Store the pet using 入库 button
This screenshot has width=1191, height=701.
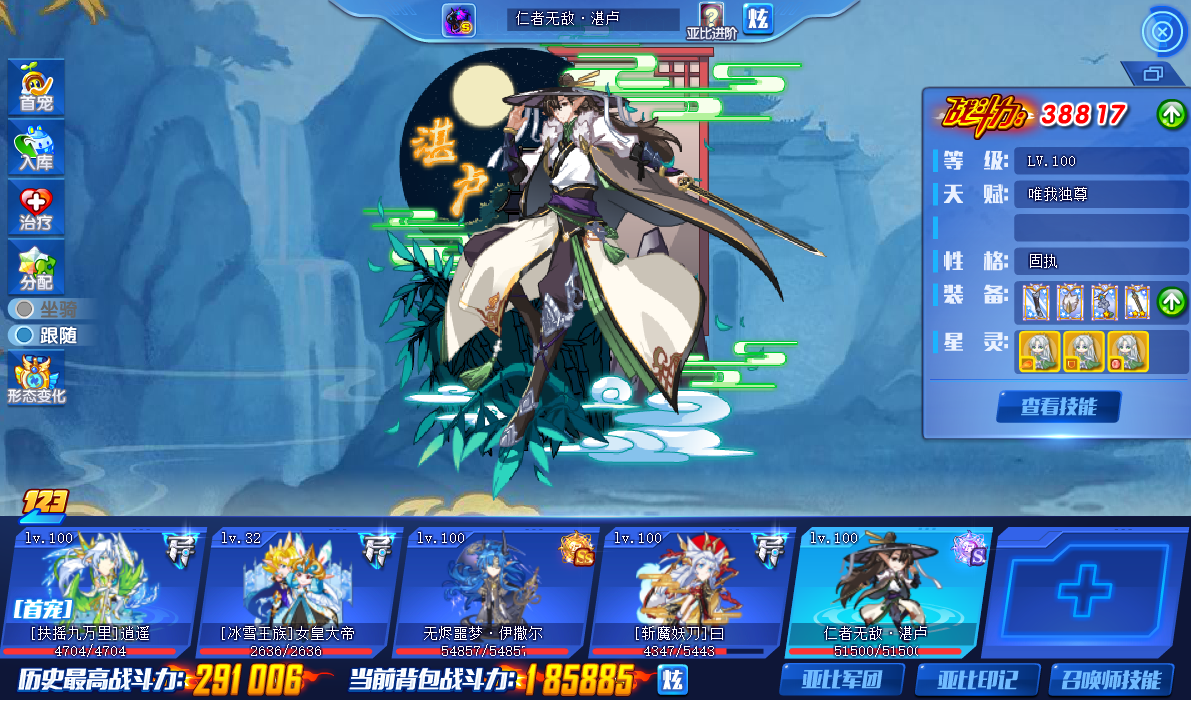[x=36, y=147]
